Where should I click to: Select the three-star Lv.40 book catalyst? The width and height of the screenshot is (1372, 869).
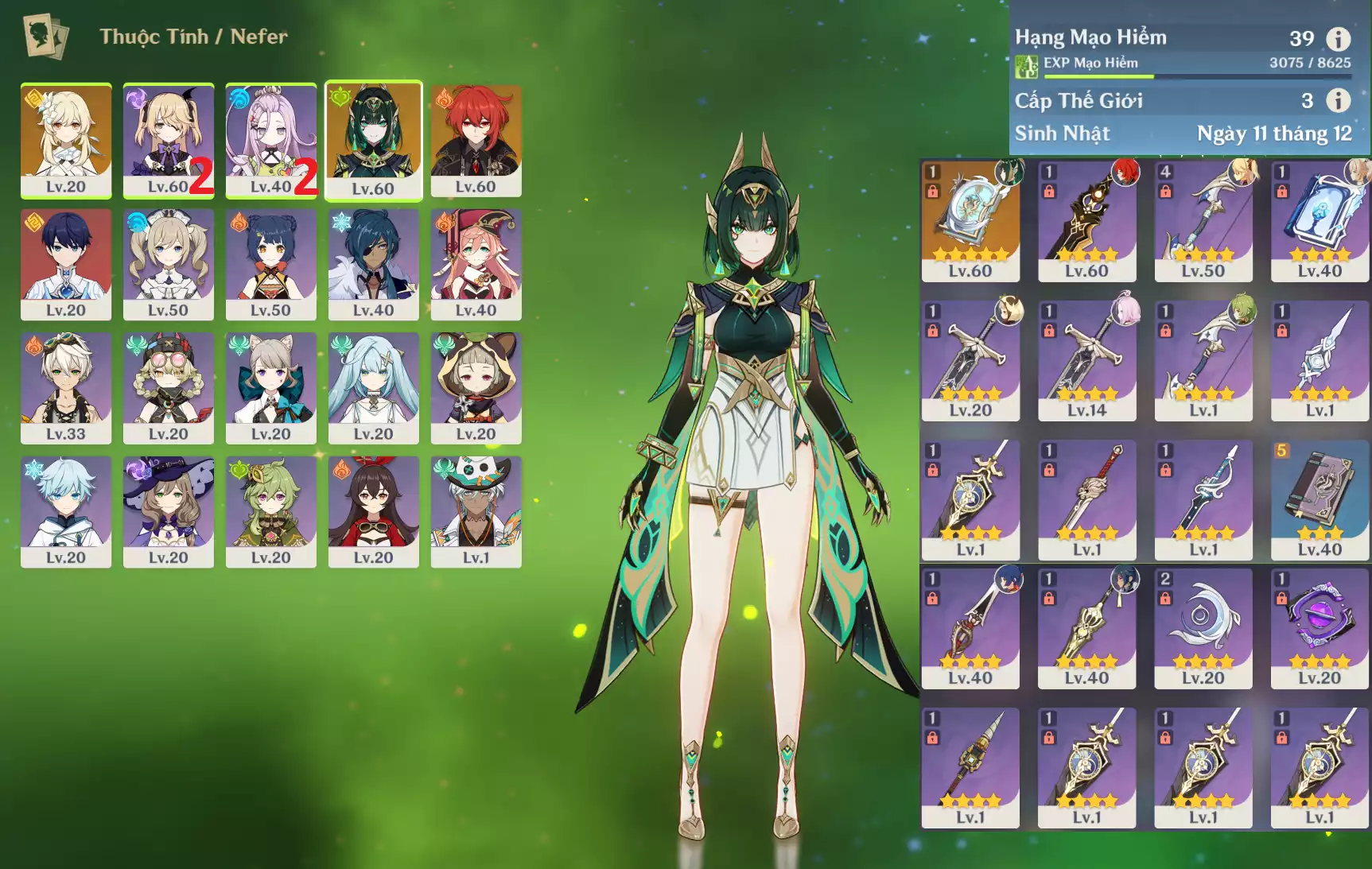click(x=1320, y=500)
